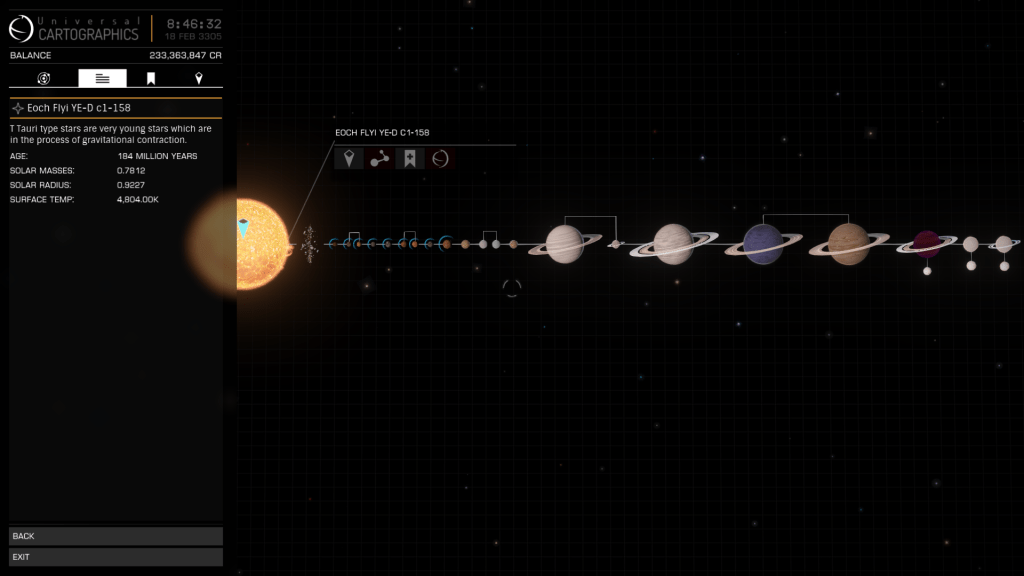
Task: Open the orbit overview tab
Action: [x=44, y=78]
